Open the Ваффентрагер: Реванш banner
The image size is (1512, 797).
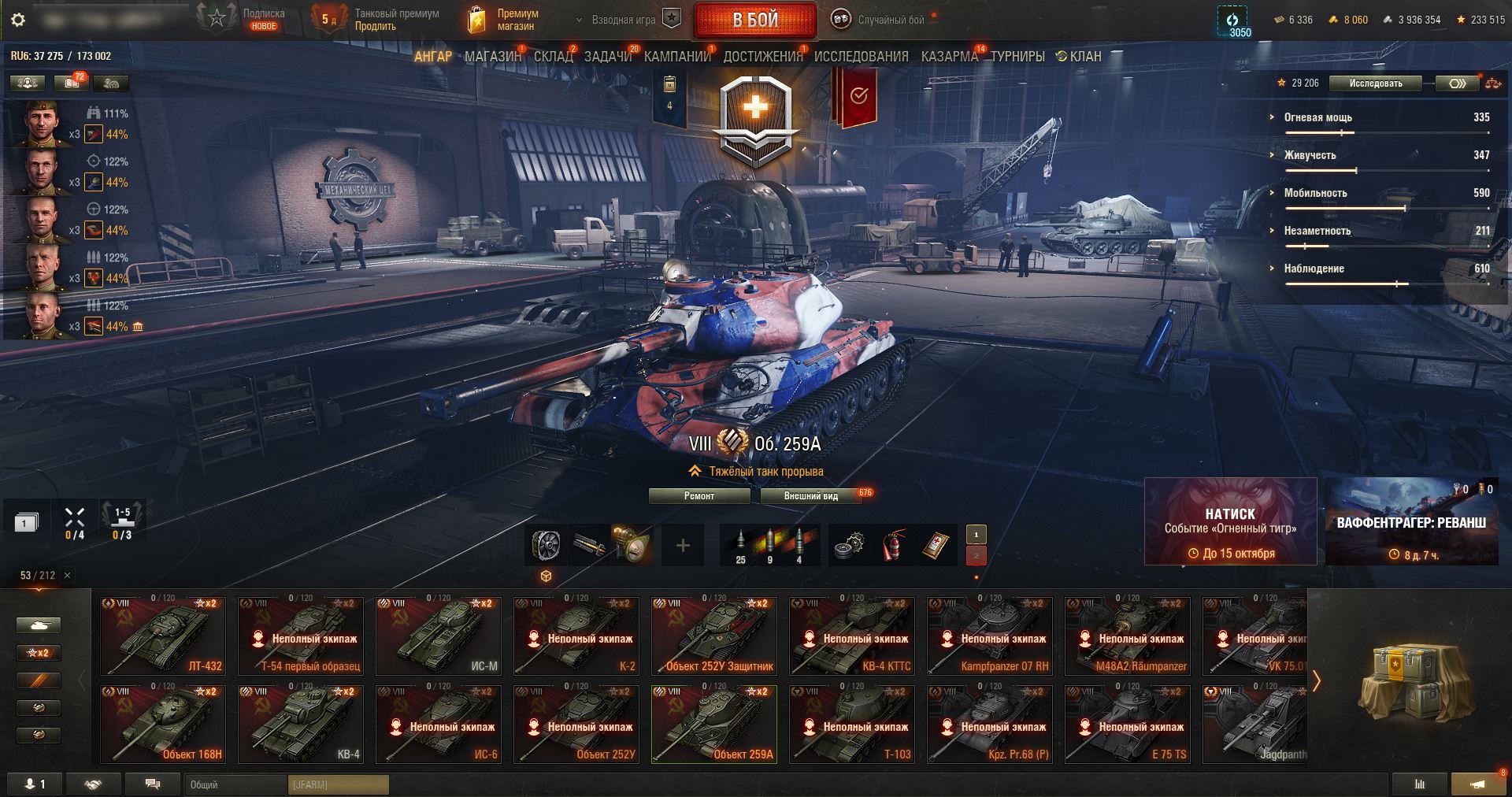(x=1411, y=521)
